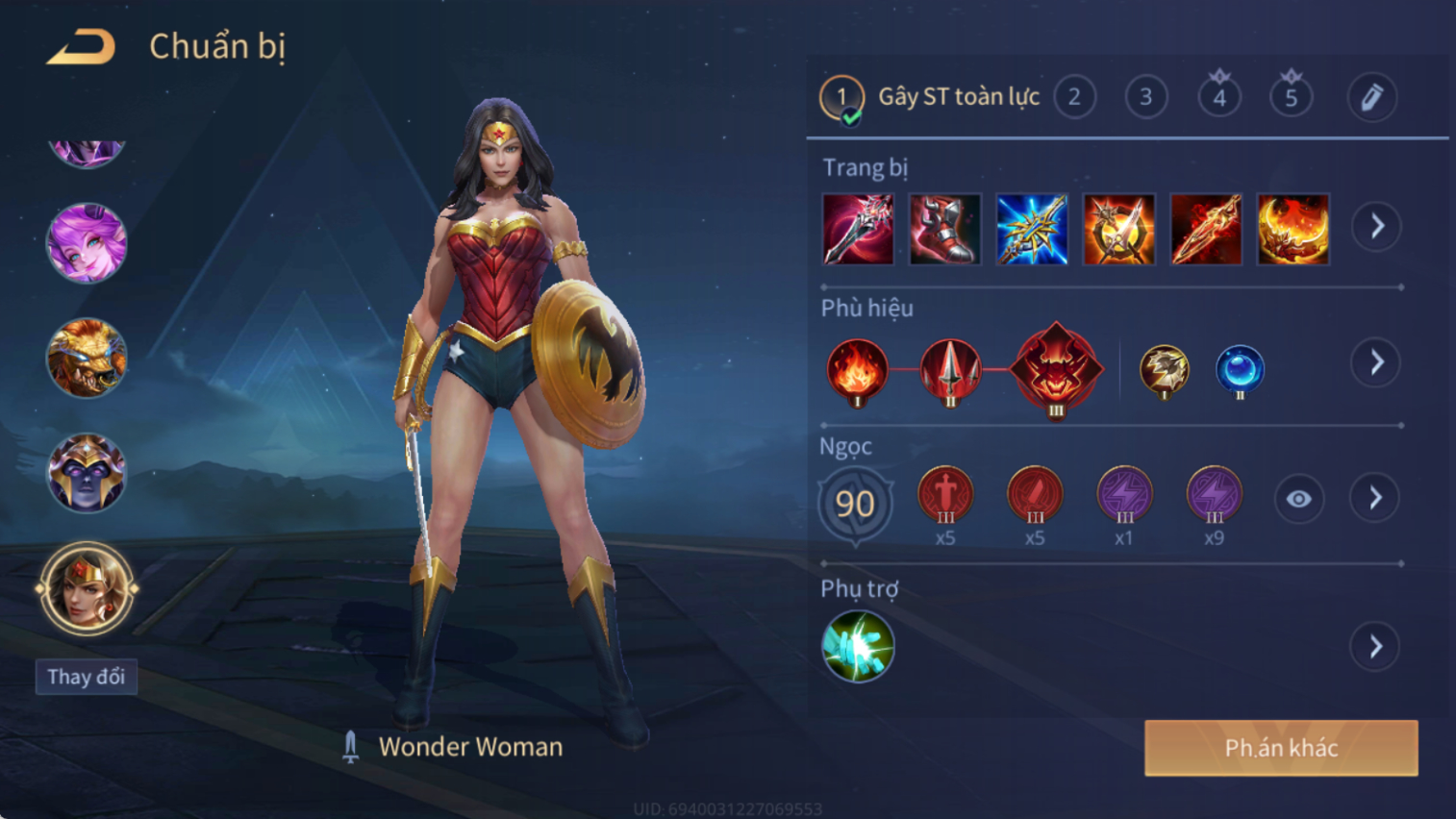Image resolution: width=1456 pixels, height=819 pixels.
Task: Select the pink-haired hero portrait
Action: (x=87, y=243)
